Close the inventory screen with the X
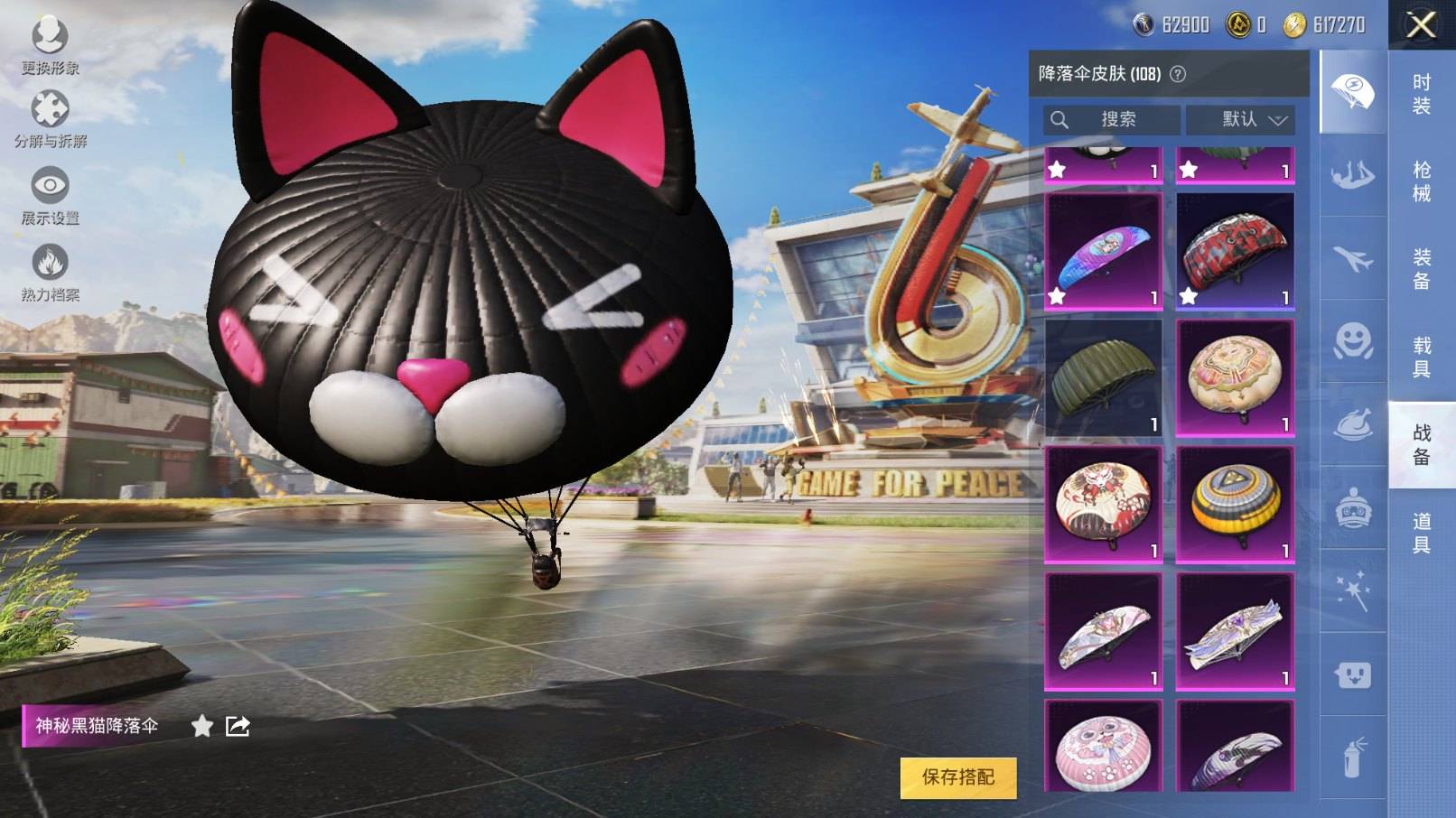The height and width of the screenshot is (818, 1456). pyautogui.click(x=1421, y=25)
